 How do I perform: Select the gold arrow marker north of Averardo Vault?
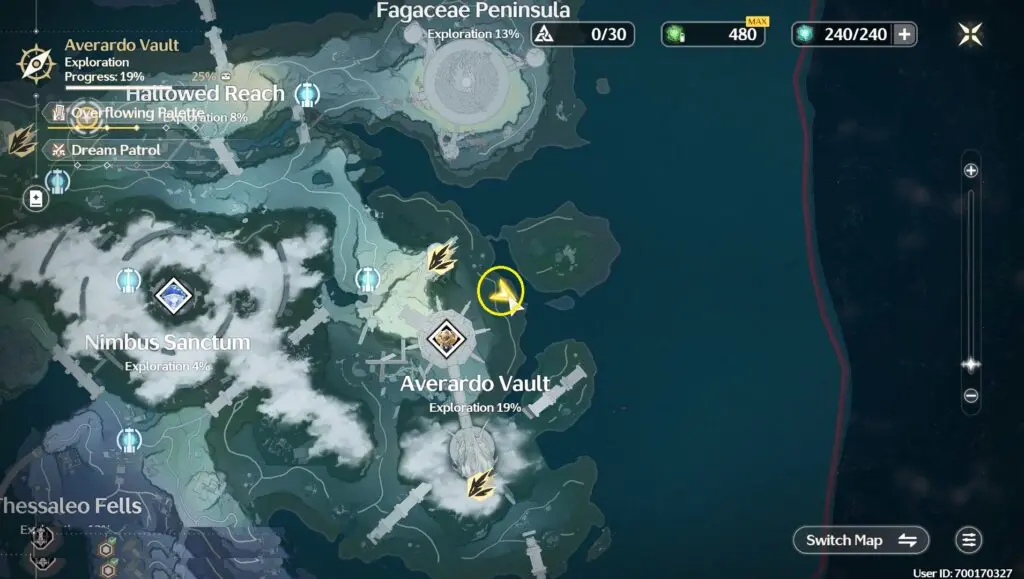pyautogui.click(x=441, y=257)
